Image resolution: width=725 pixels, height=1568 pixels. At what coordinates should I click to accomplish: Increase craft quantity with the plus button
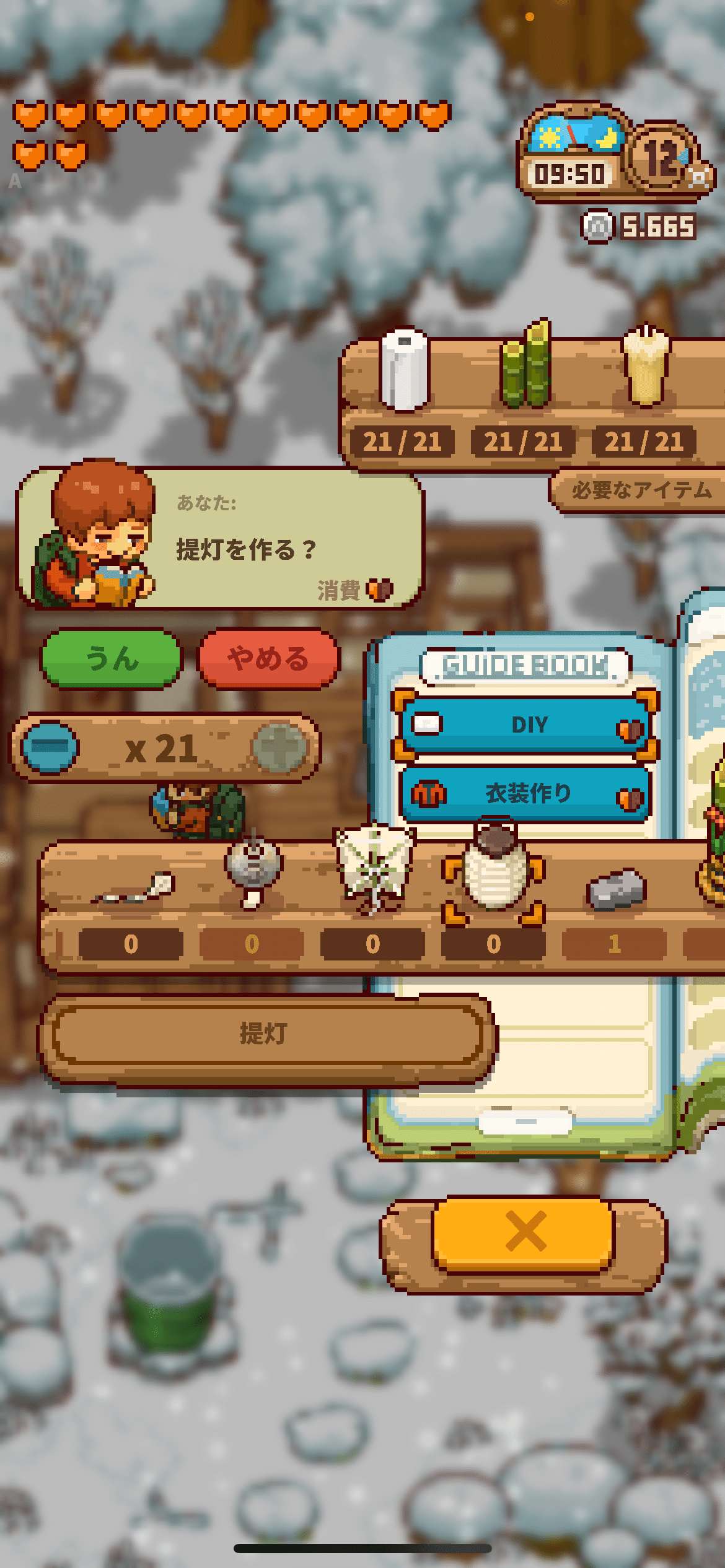280,747
